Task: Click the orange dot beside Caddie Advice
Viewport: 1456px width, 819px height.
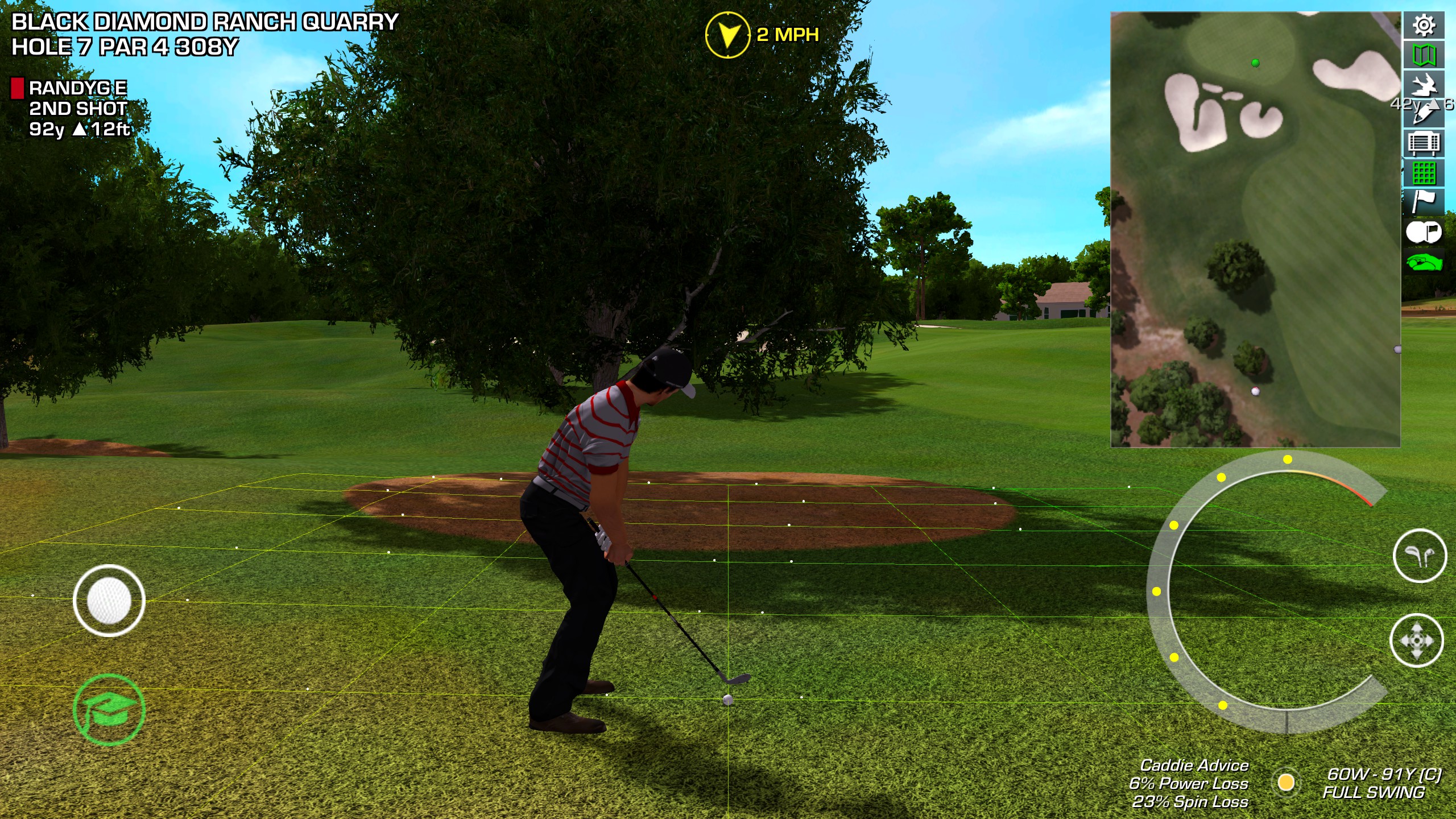Action: [x=1286, y=782]
